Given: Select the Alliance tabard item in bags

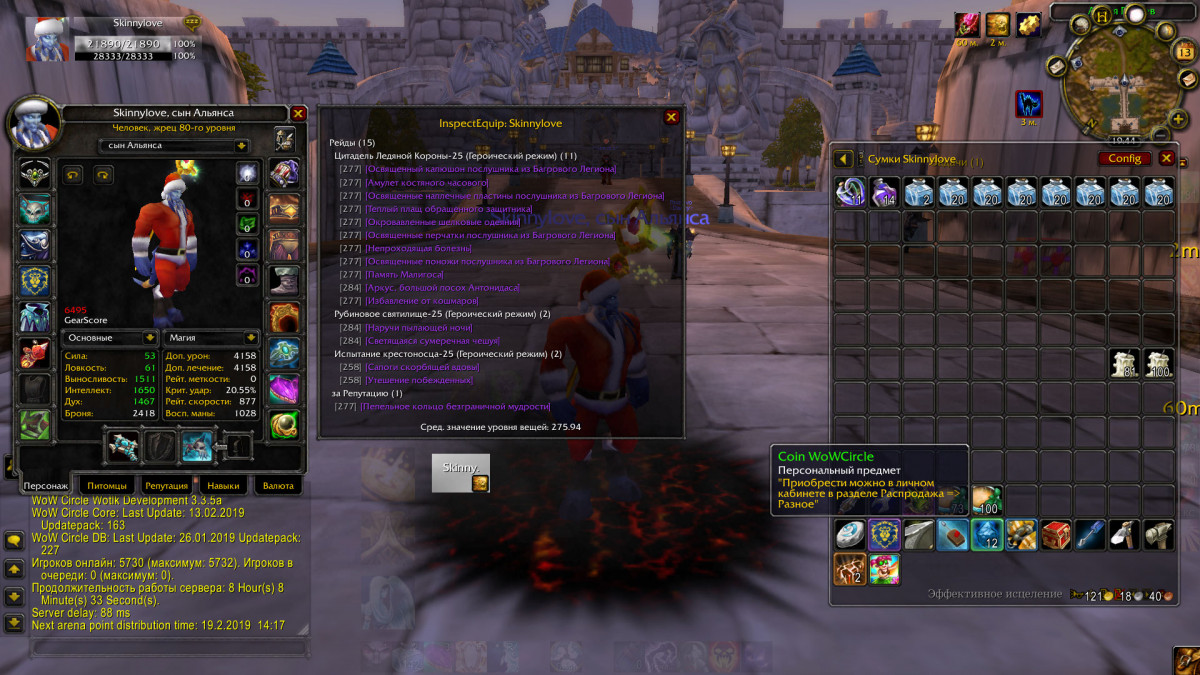Looking at the screenshot, I should (885, 535).
